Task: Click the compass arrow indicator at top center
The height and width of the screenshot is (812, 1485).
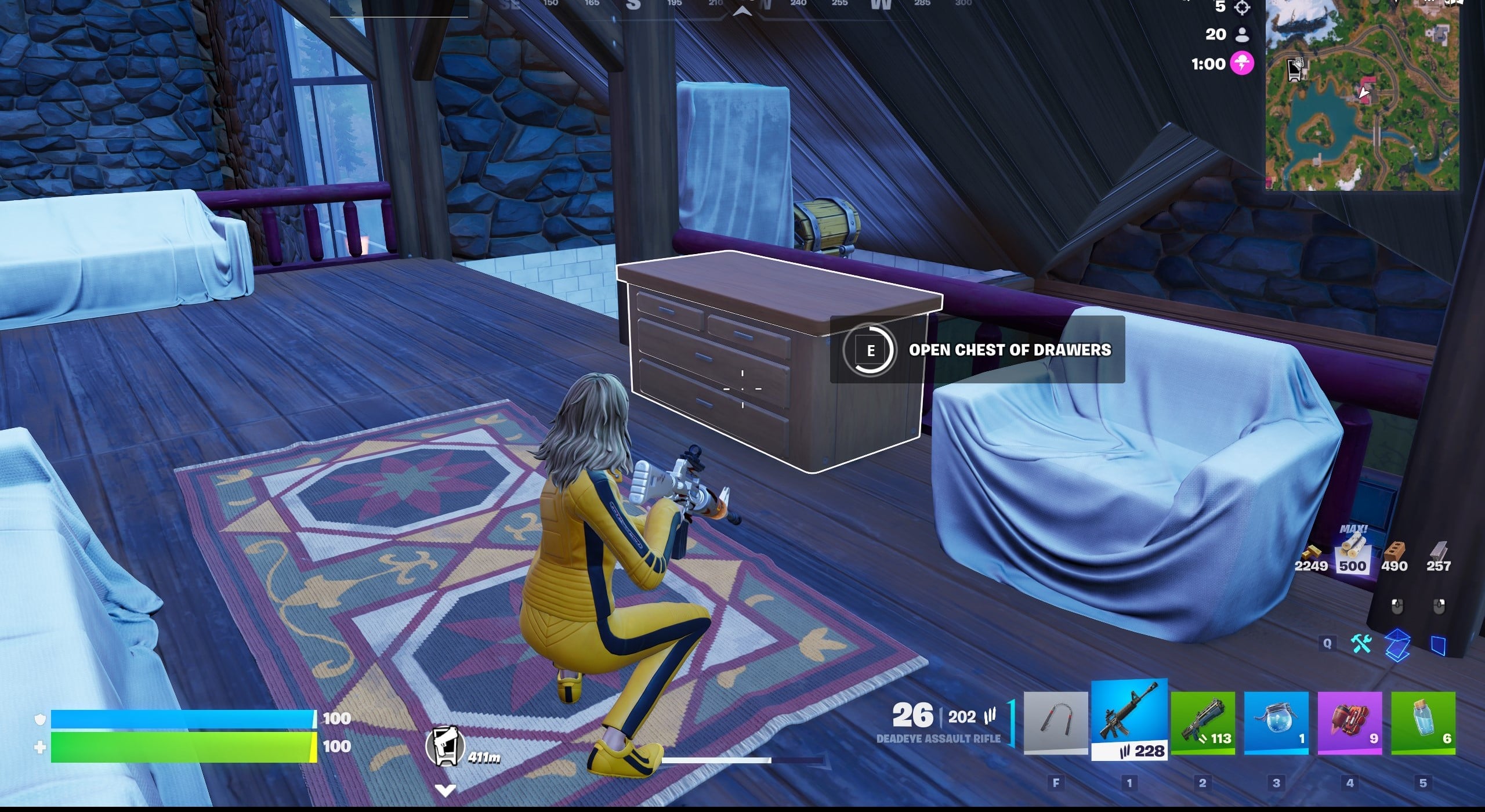Action: (742, 10)
